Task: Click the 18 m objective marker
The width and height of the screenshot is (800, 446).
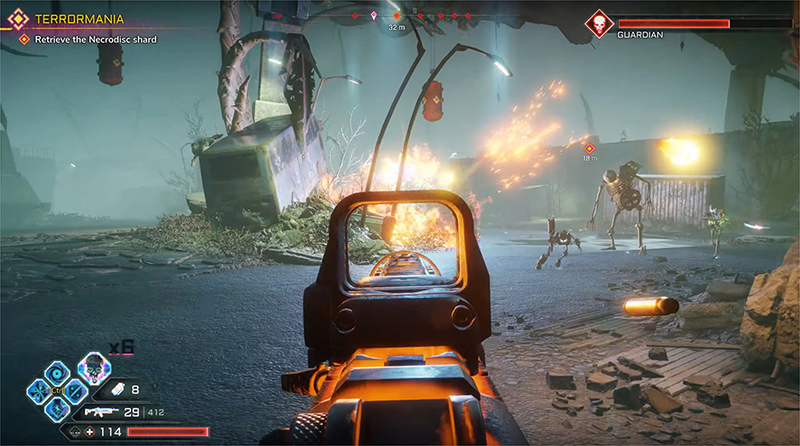Action: 590,148
